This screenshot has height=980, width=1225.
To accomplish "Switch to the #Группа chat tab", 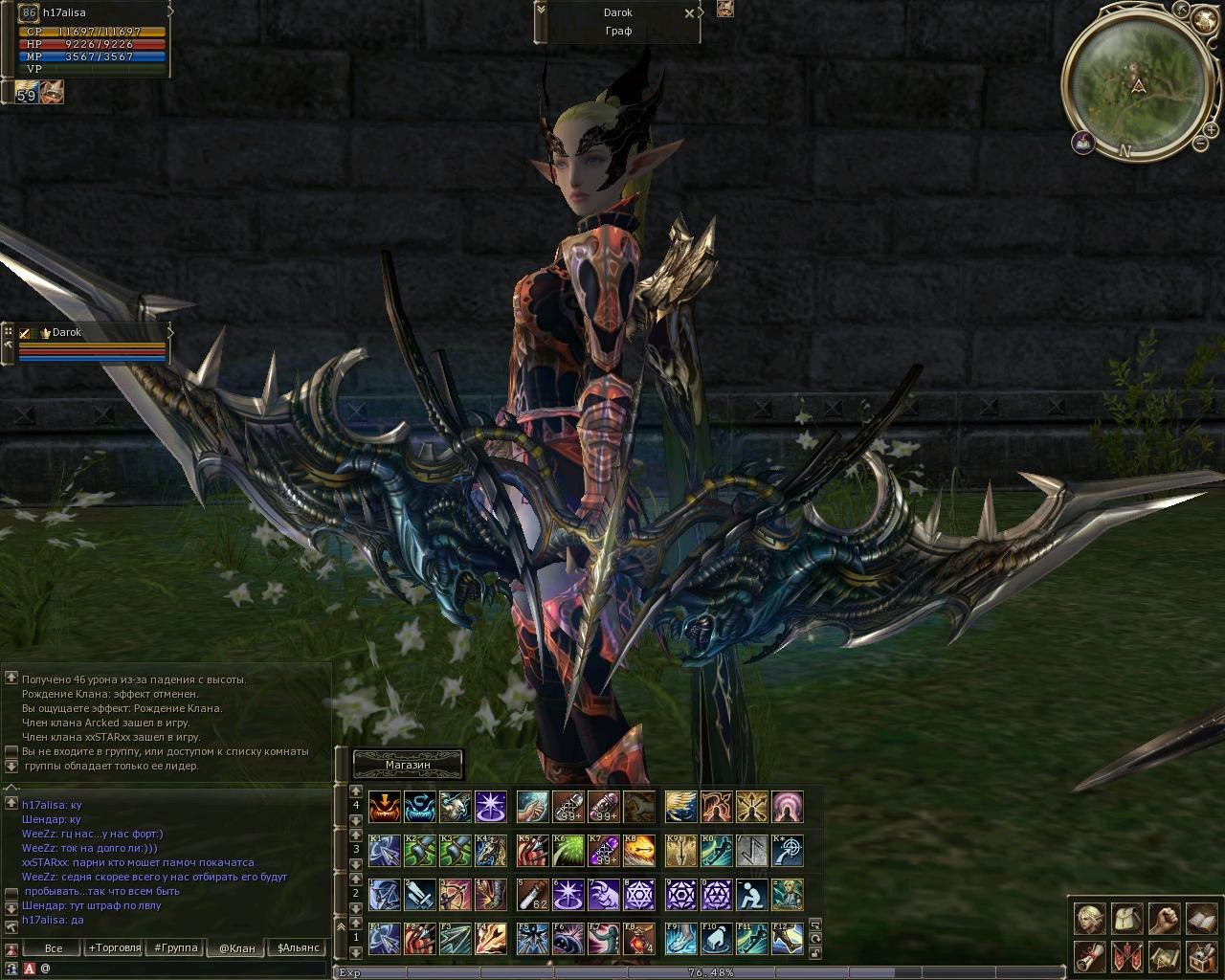I will pyautogui.click(x=176, y=948).
